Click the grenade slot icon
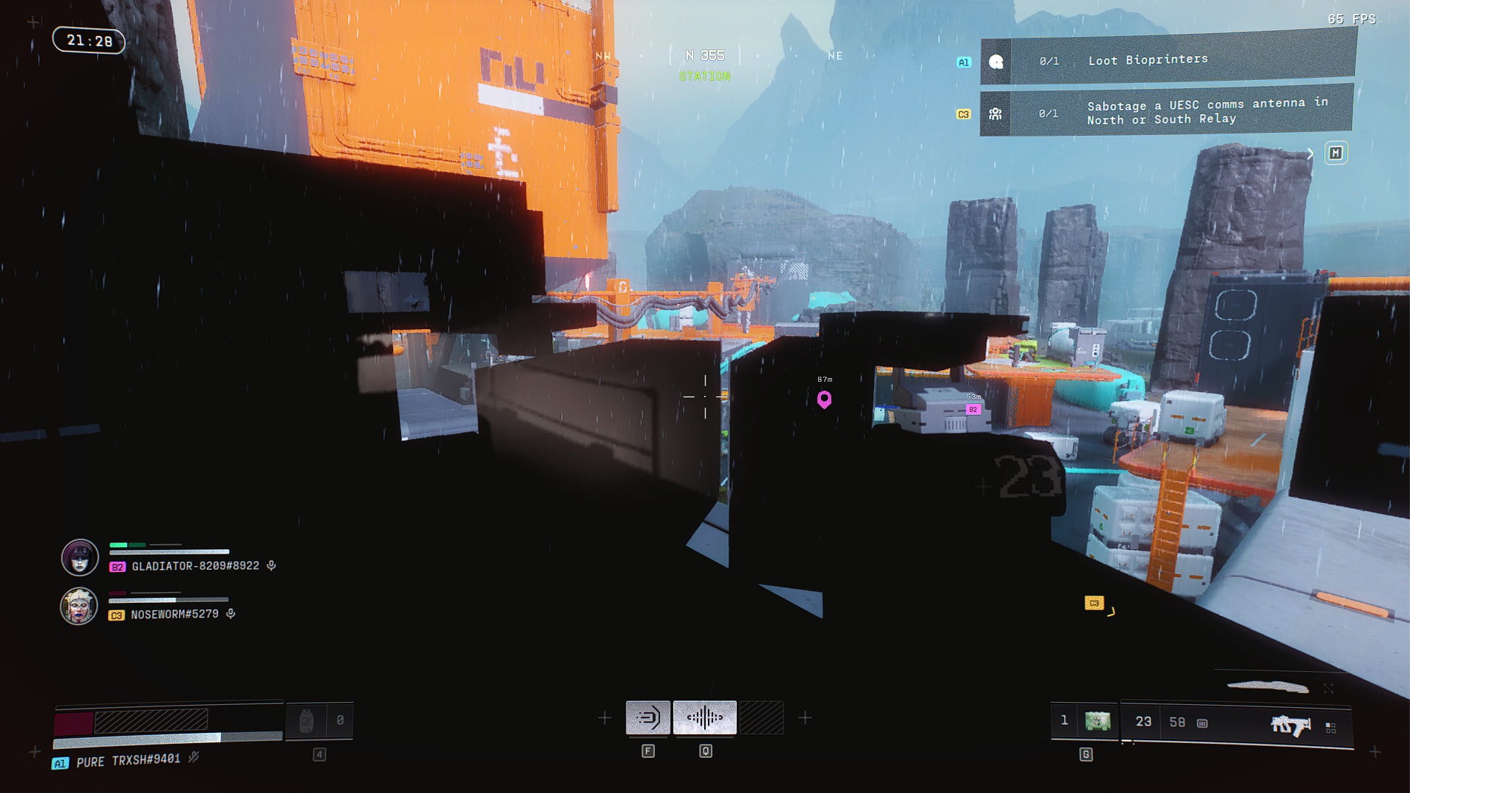This screenshot has width=1512, height=793. coord(306,721)
